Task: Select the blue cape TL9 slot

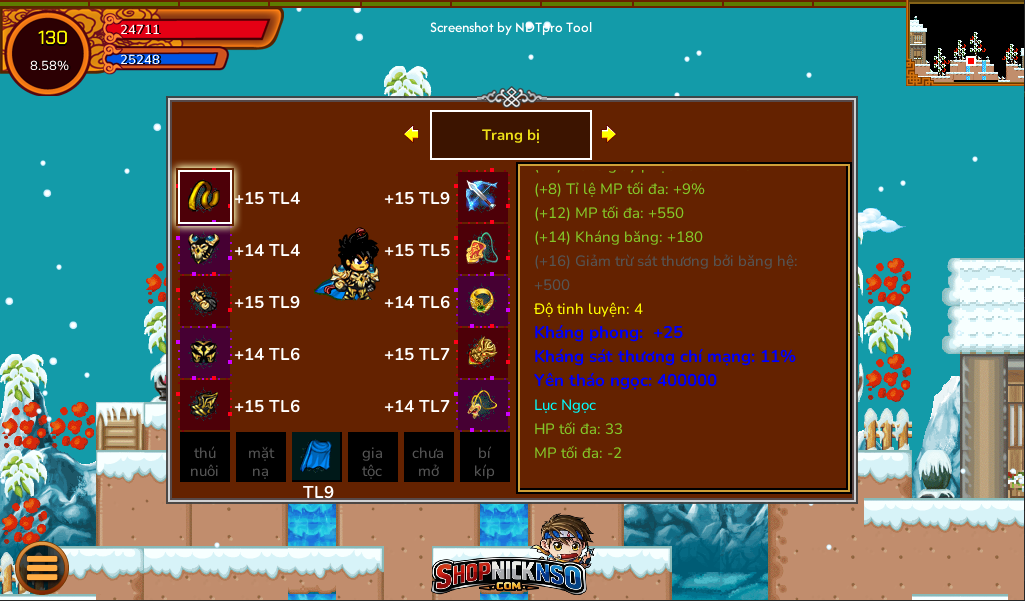Action: 317,458
